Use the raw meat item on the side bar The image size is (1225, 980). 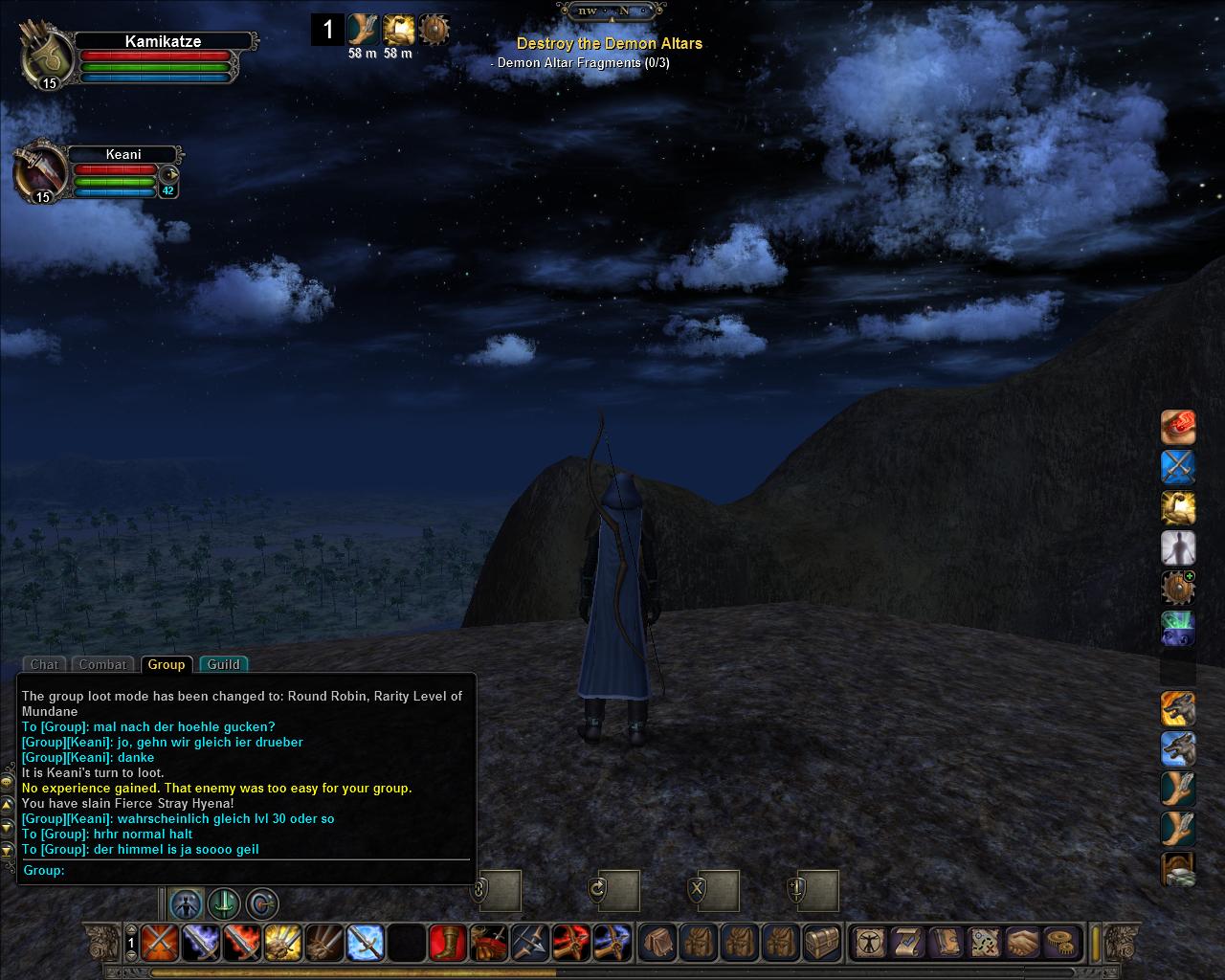(x=1178, y=427)
